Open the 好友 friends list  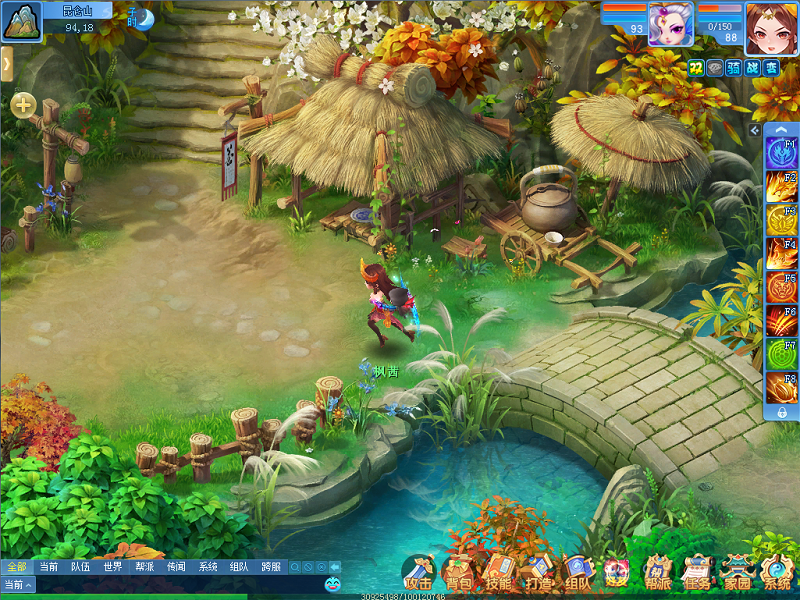[617, 573]
